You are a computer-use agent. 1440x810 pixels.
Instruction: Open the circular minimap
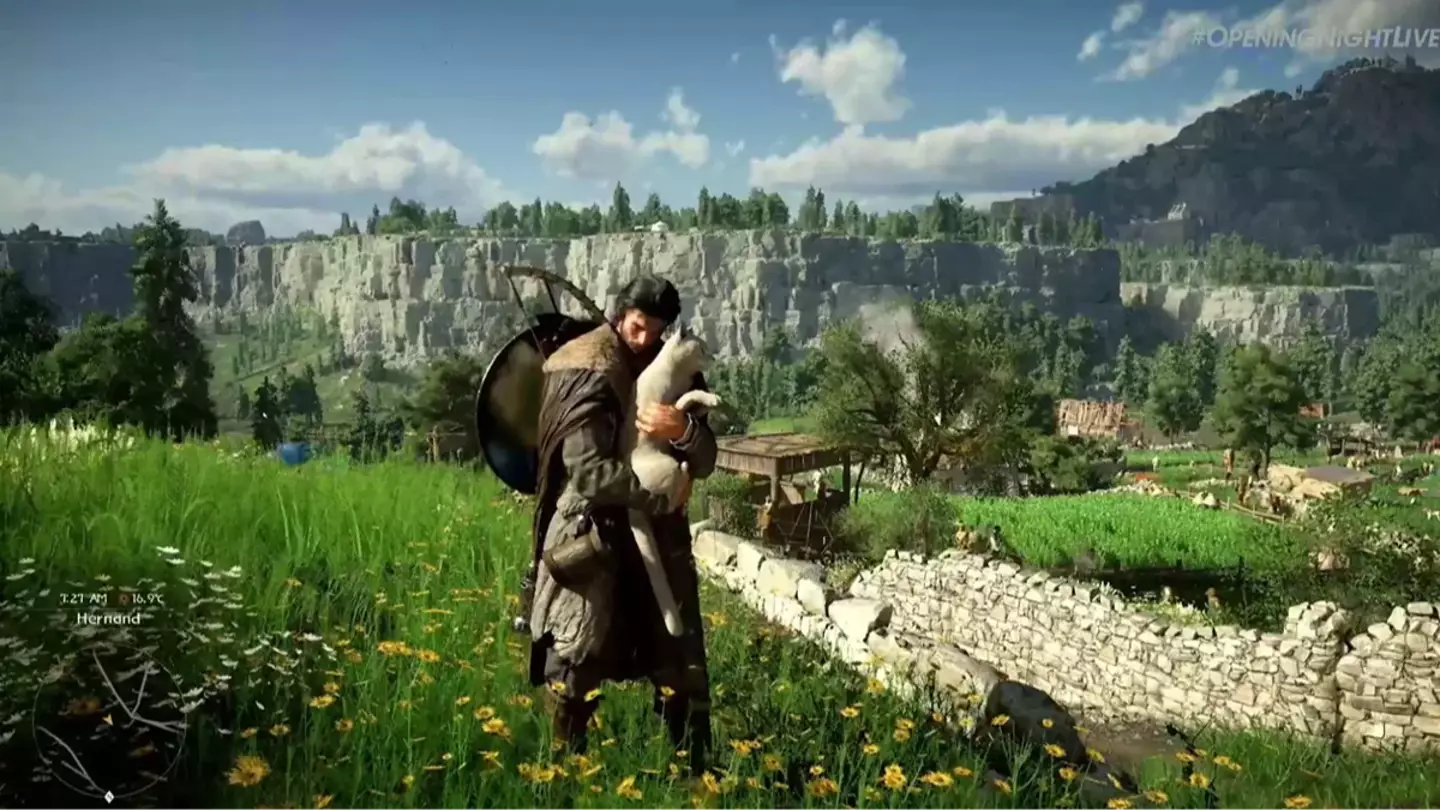point(109,719)
